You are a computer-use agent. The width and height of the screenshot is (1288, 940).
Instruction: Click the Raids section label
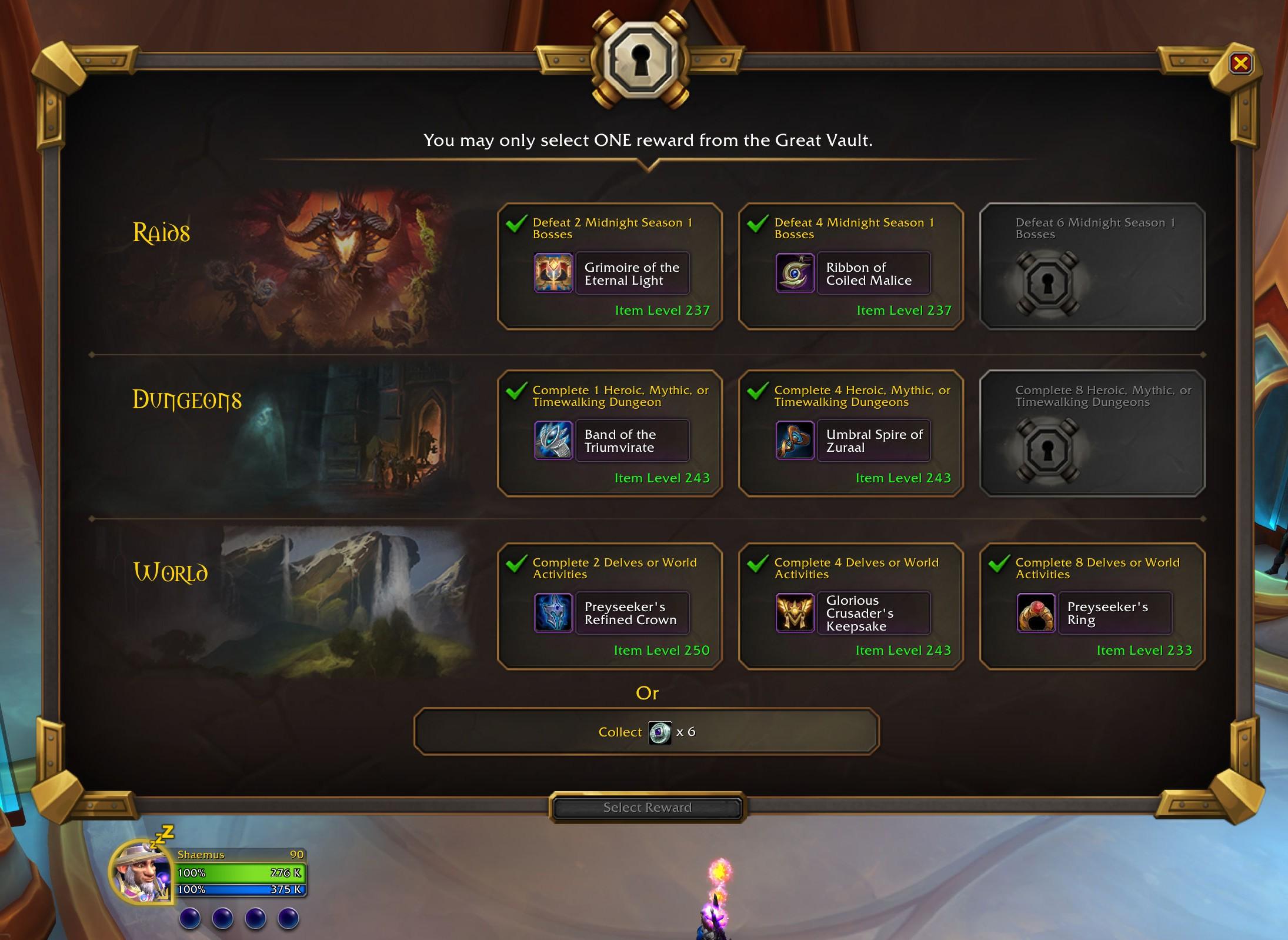pyautogui.click(x=161, y=232)
